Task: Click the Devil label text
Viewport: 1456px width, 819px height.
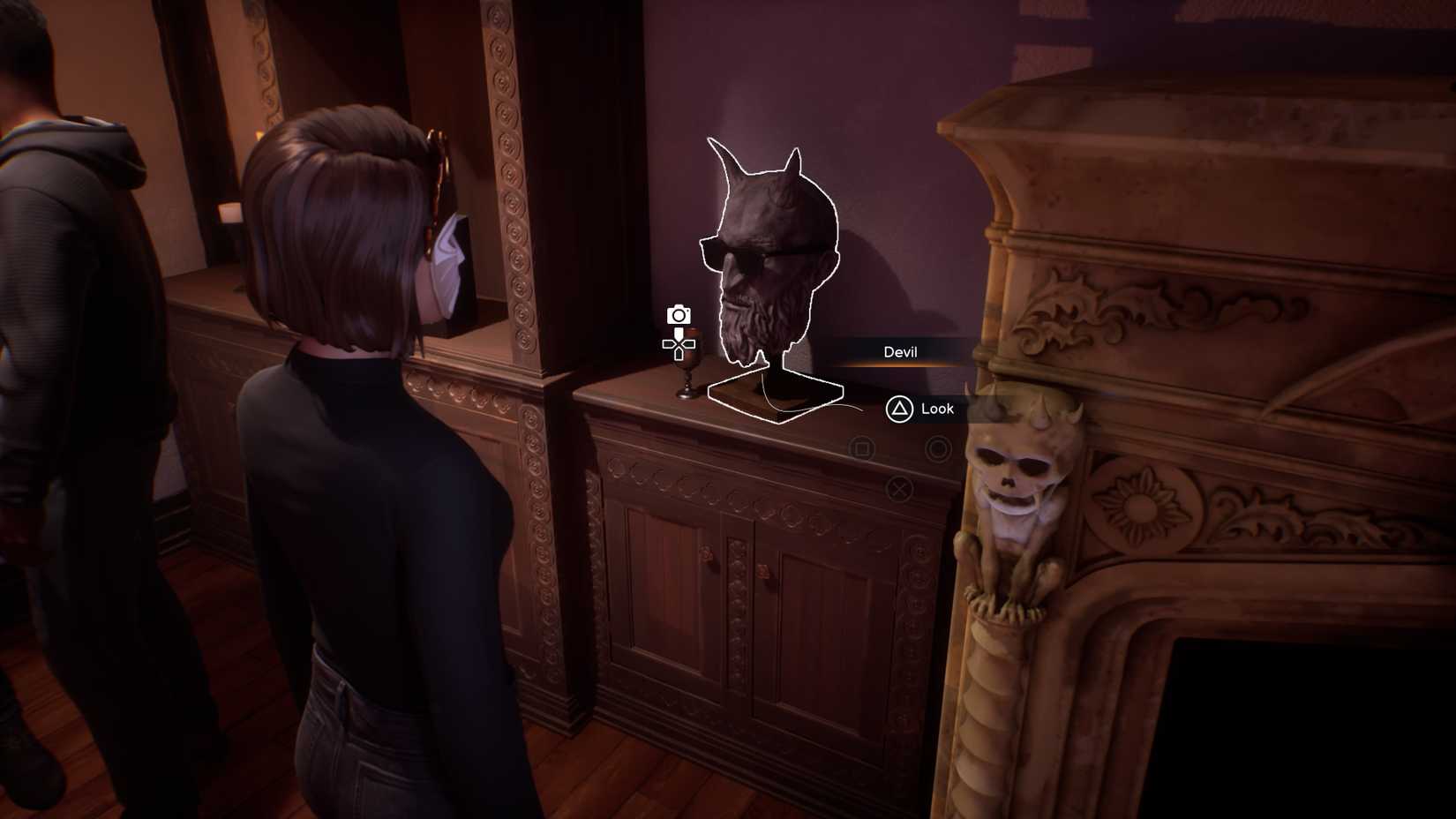Action: pyautogui.click(x=901, y=352)
